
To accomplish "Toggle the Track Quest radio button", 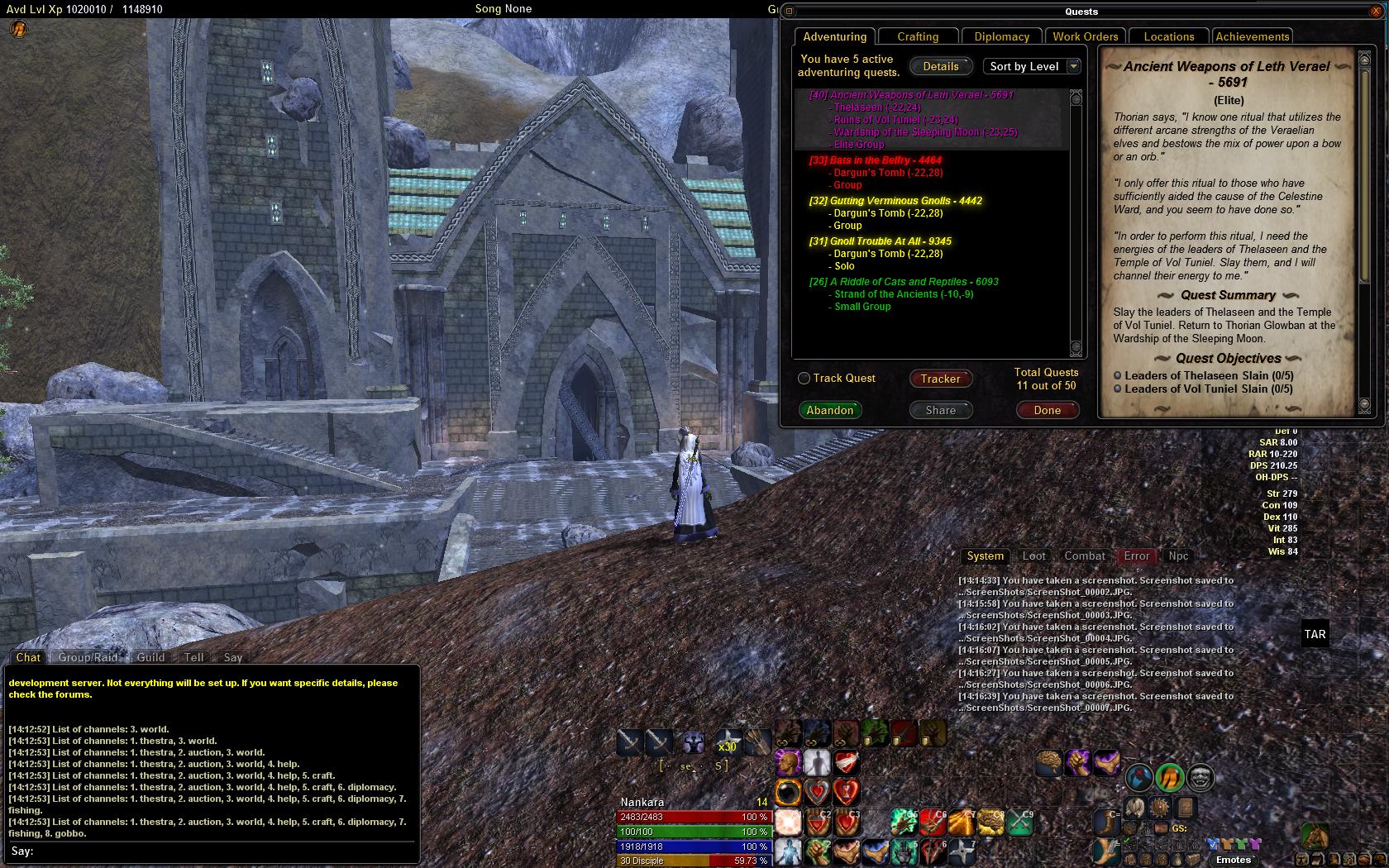I will [804, 379].
